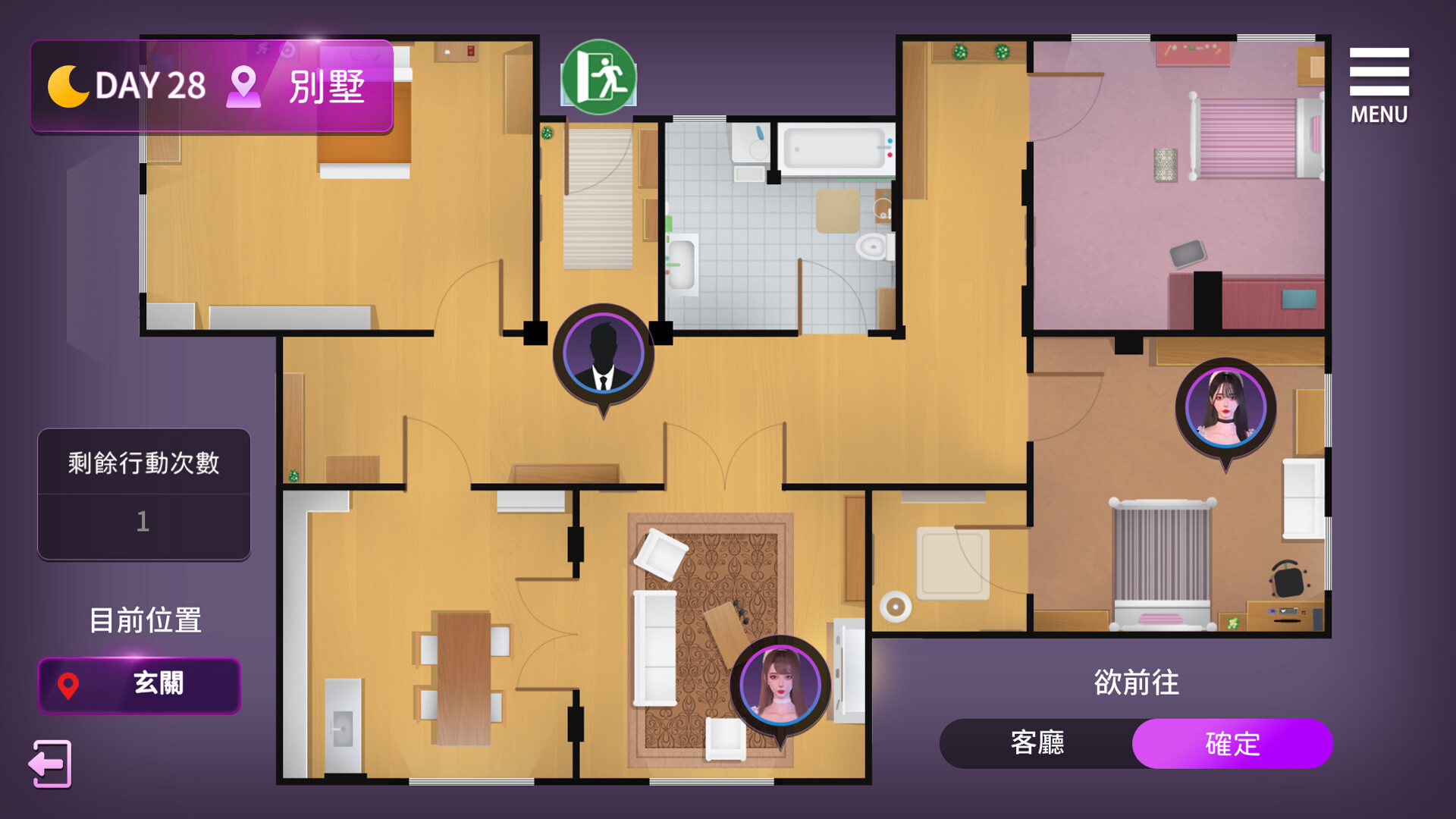This screenshot has width=1456, height=819.
Task: Click the 玄關 current location button
Action: point(139,685)
